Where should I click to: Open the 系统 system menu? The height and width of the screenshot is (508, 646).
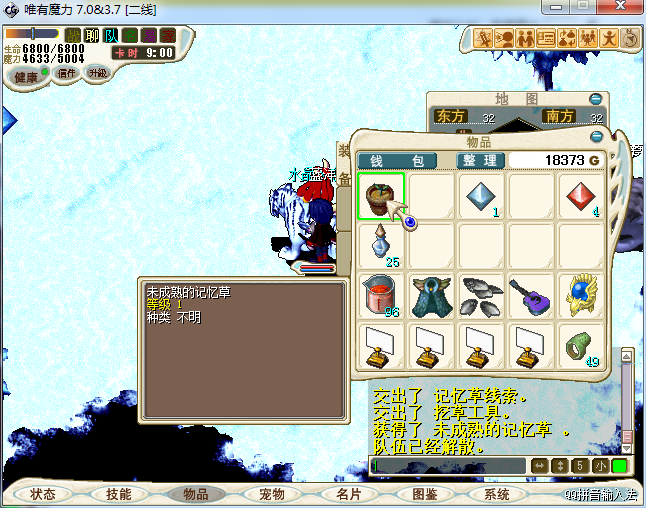pos(497,494)
